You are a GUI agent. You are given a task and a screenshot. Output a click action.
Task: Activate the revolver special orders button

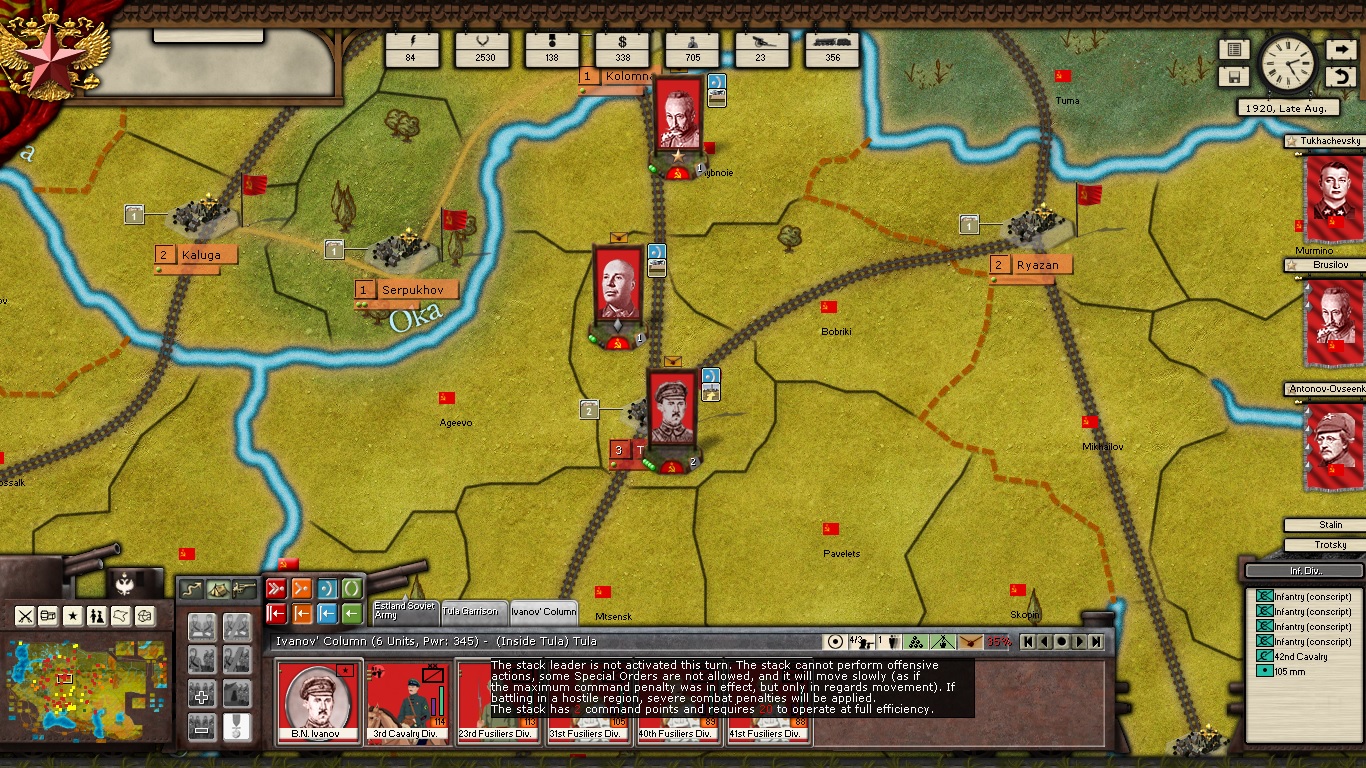(x=243, y=590)
